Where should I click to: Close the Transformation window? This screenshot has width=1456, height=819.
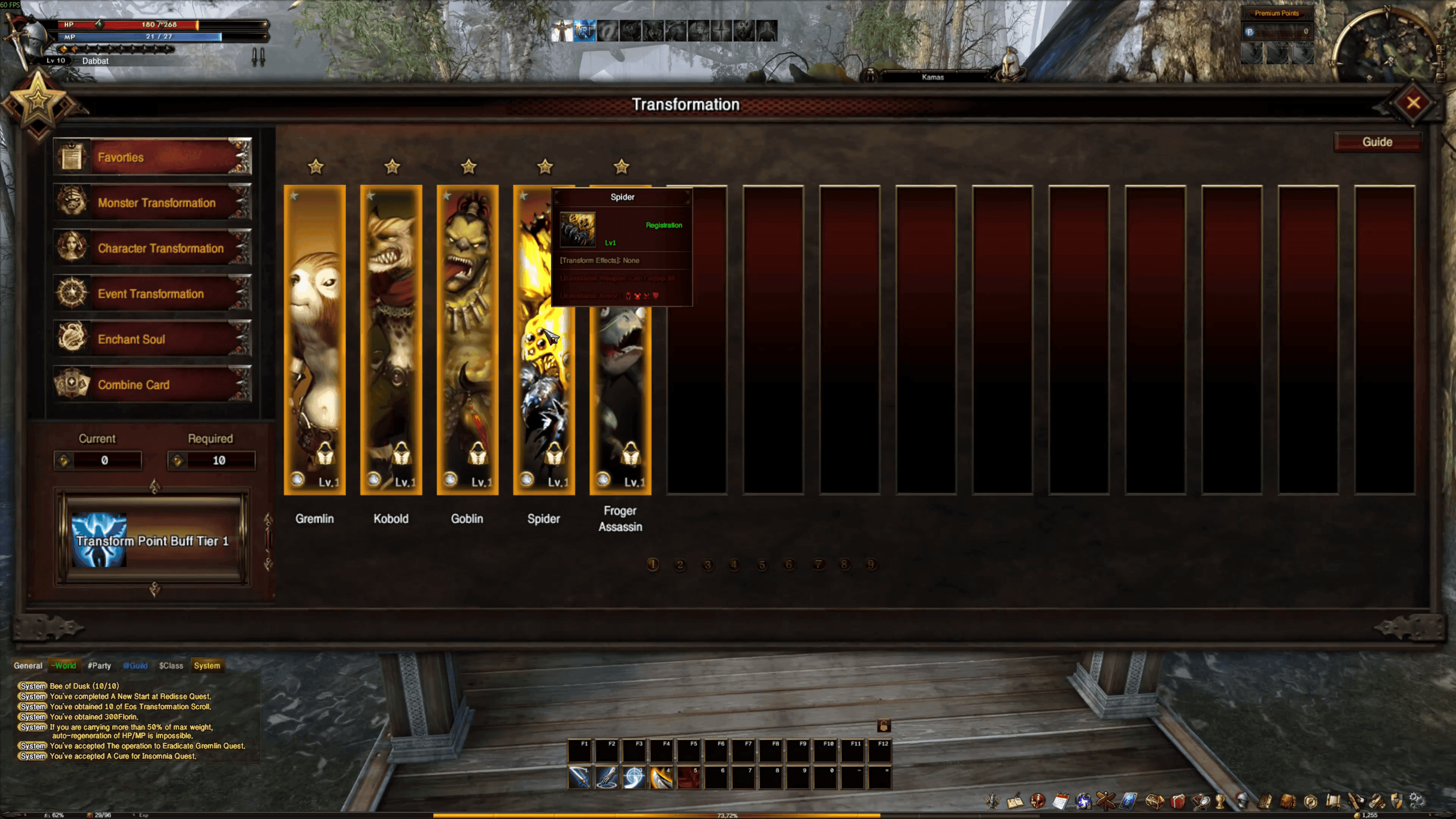[x=1413, y=103]
